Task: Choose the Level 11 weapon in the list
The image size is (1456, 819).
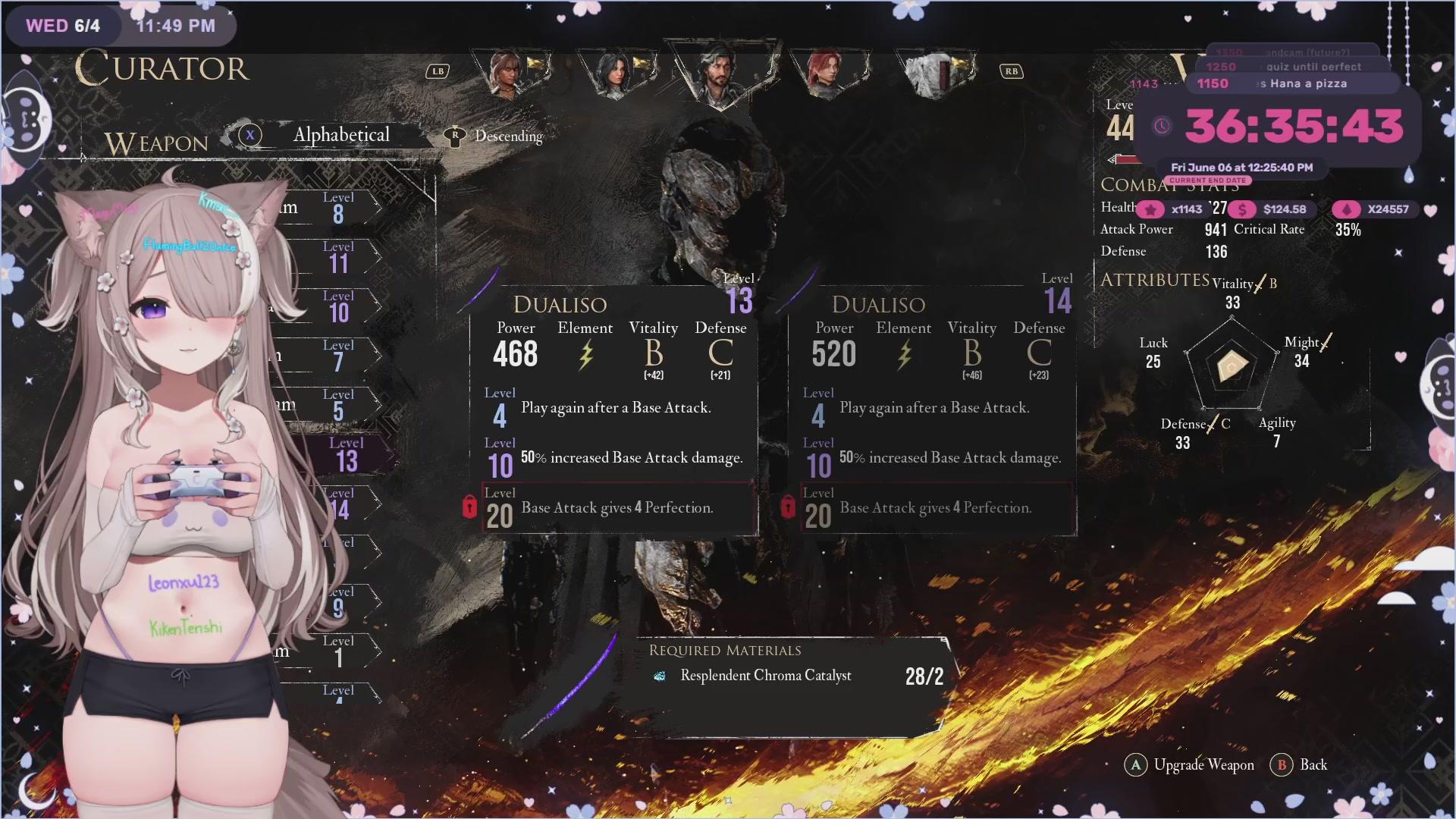Action: [x=338, y=257]
